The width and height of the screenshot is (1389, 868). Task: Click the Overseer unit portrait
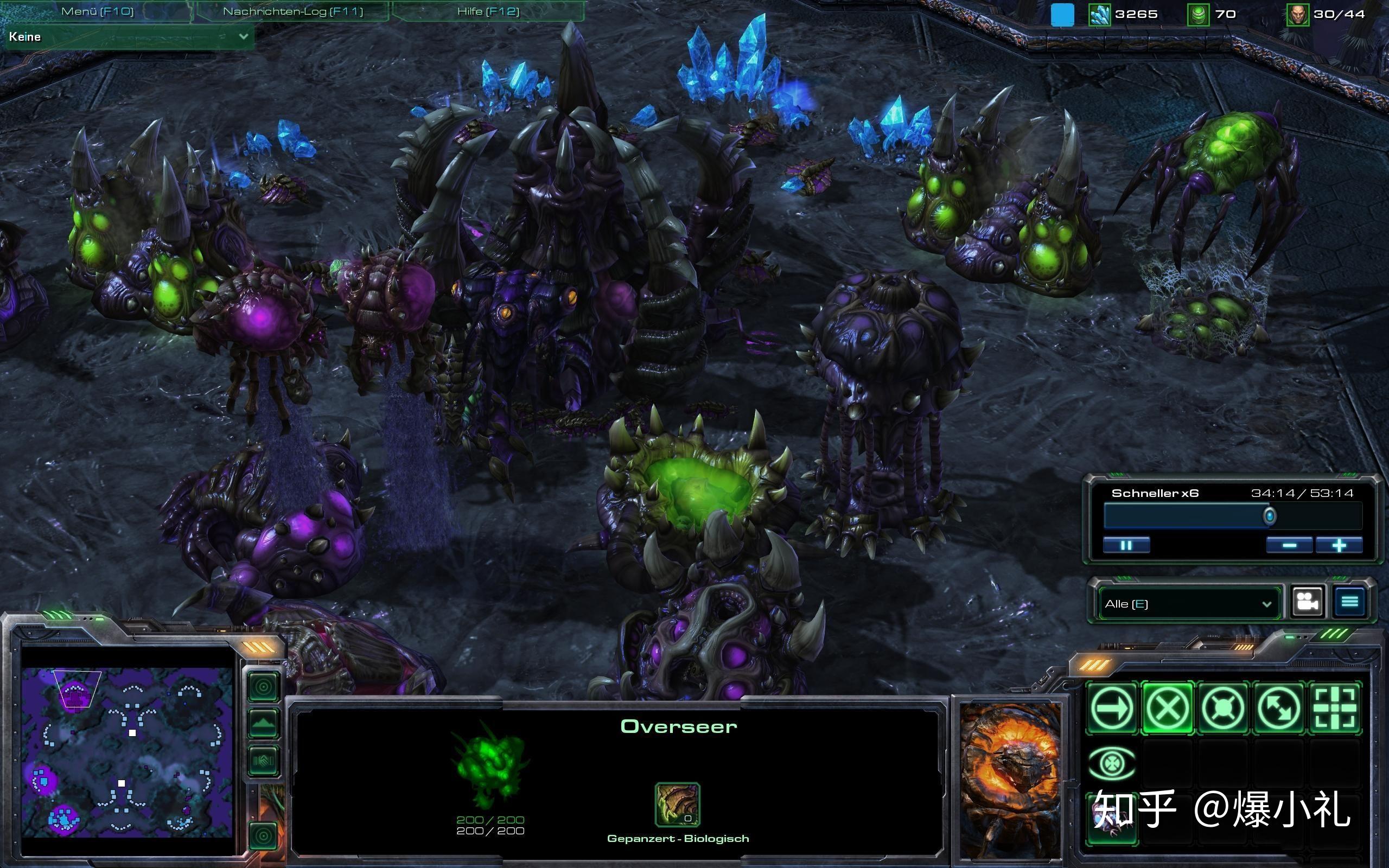click(1010, 780)
